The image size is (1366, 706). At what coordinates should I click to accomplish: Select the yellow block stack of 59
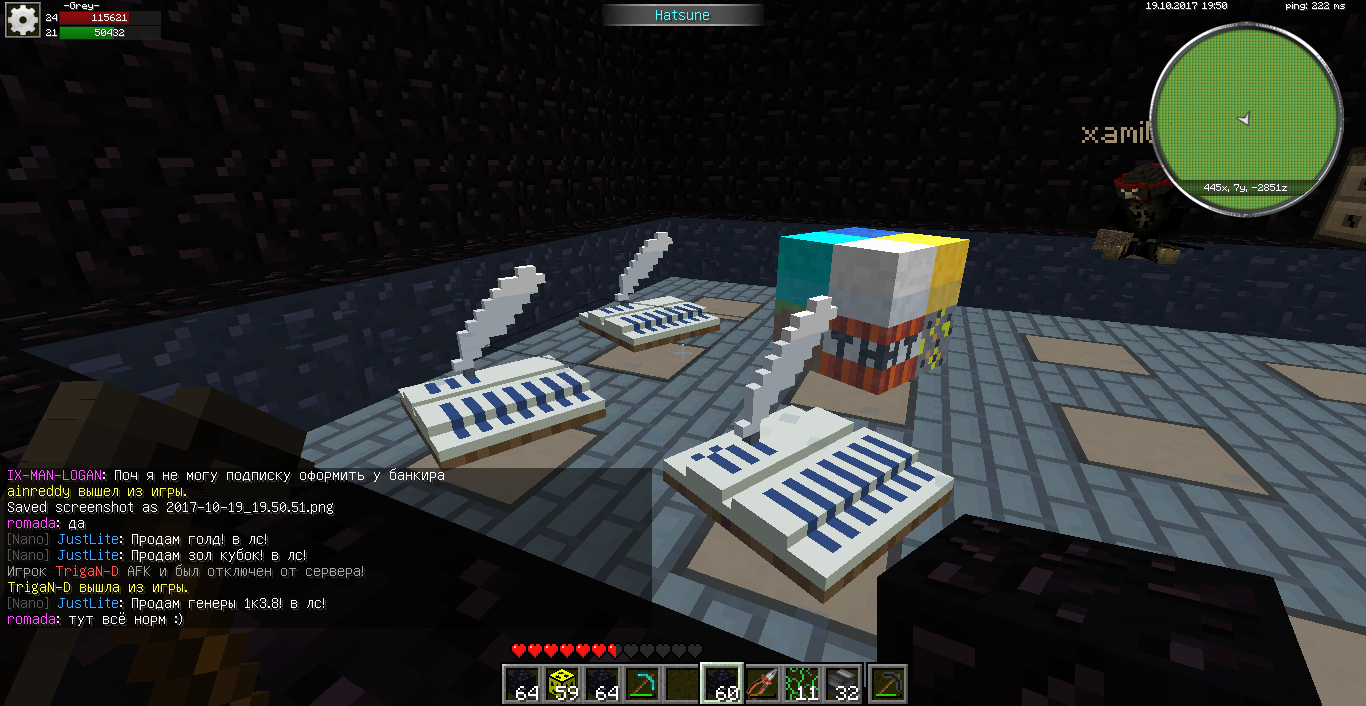click(565, 683)
